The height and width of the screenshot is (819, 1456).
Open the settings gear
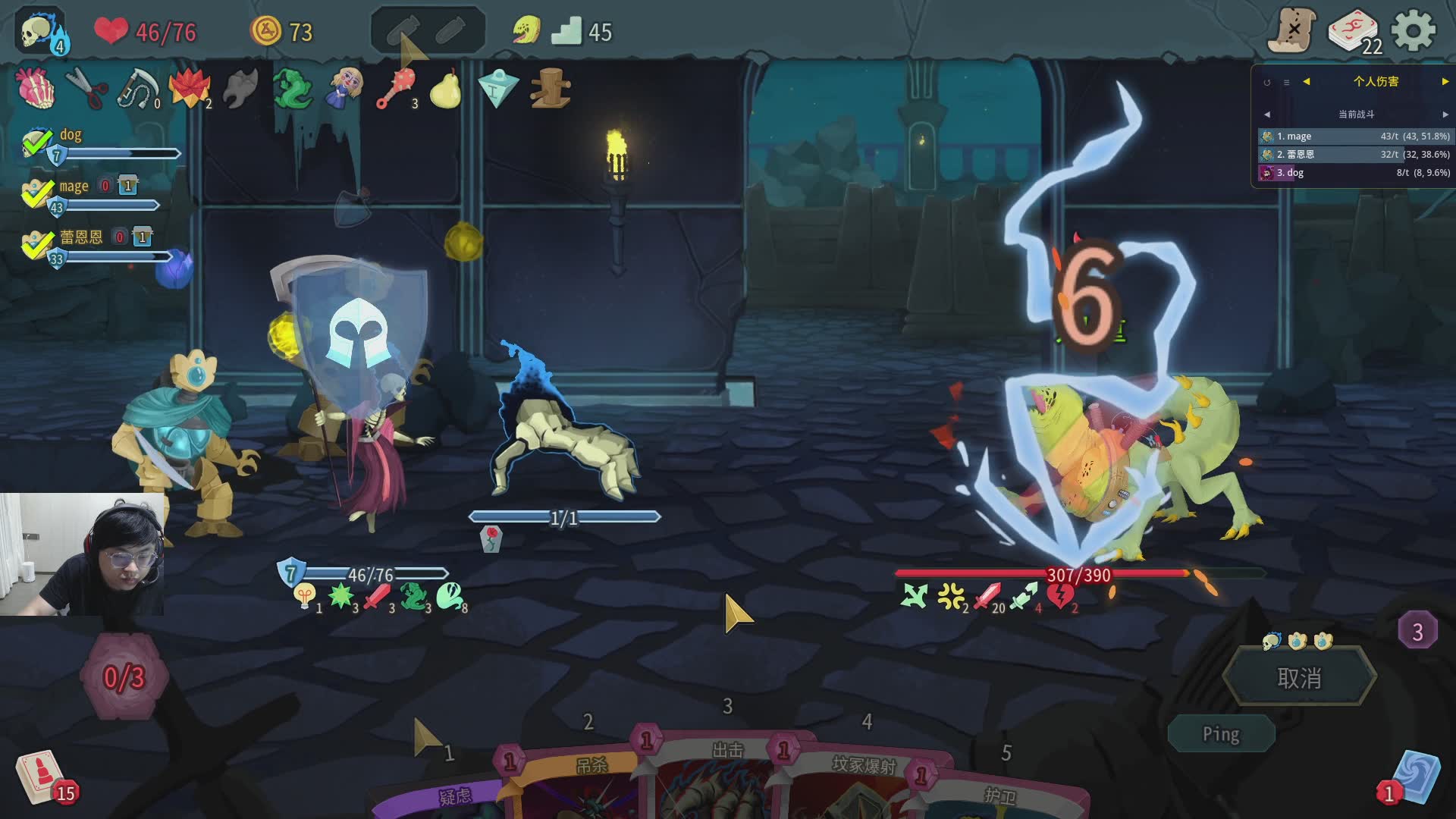coord(1414,31)
